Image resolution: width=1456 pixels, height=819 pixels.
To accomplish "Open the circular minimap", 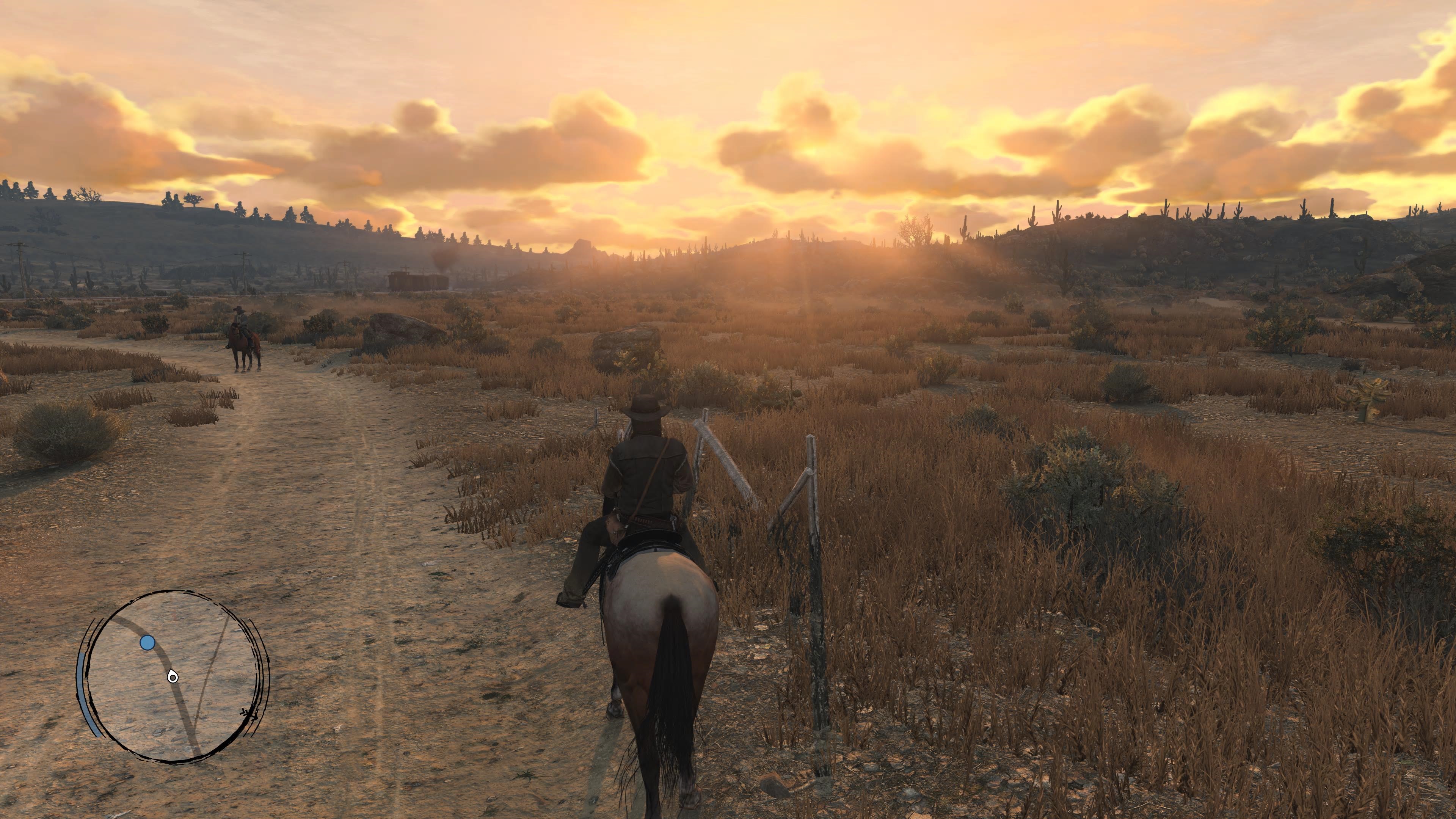I will click(x=173, y=676).
